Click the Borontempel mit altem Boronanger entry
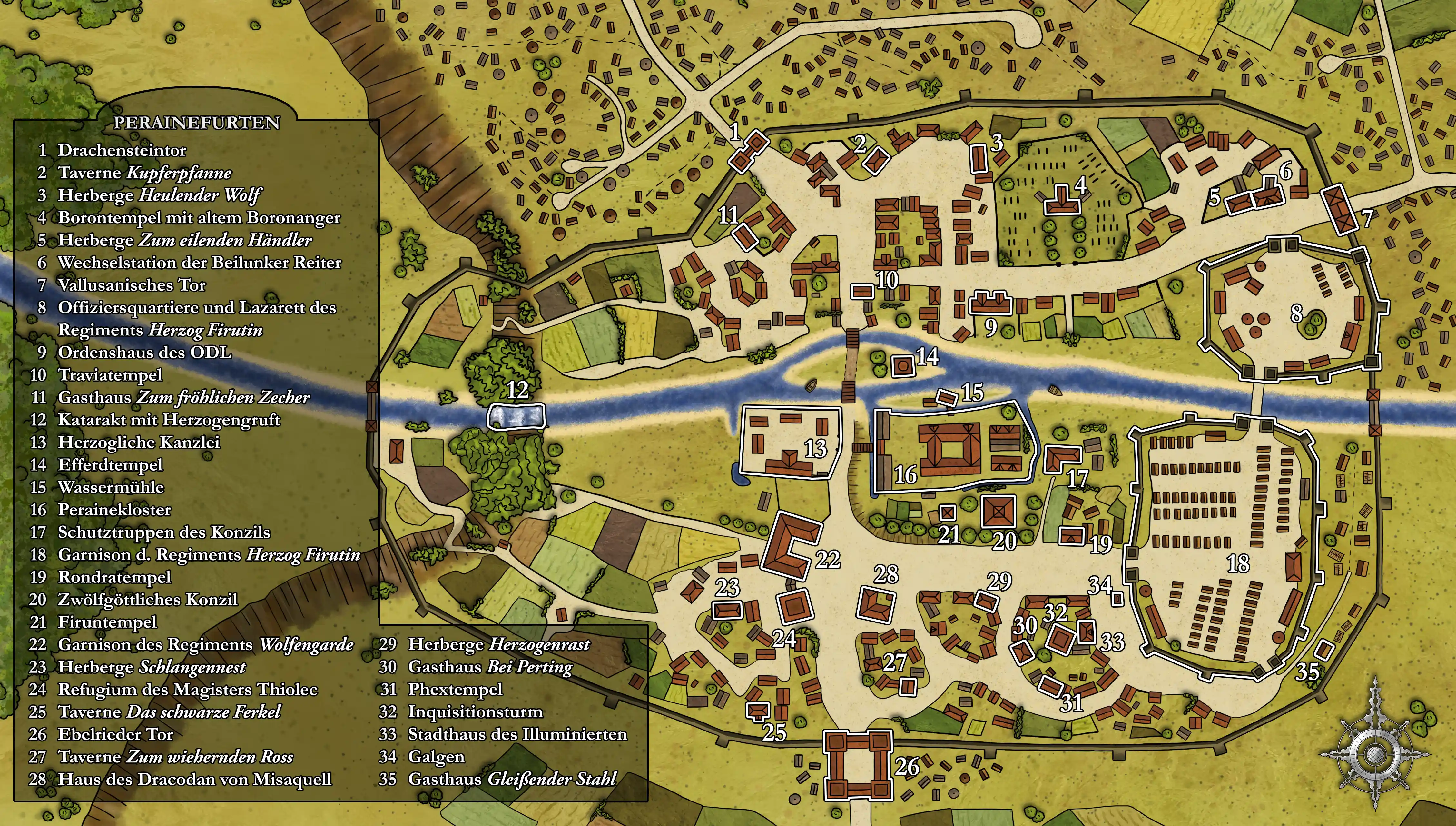This screenshot has width=1456, height=826. [198, 217]
